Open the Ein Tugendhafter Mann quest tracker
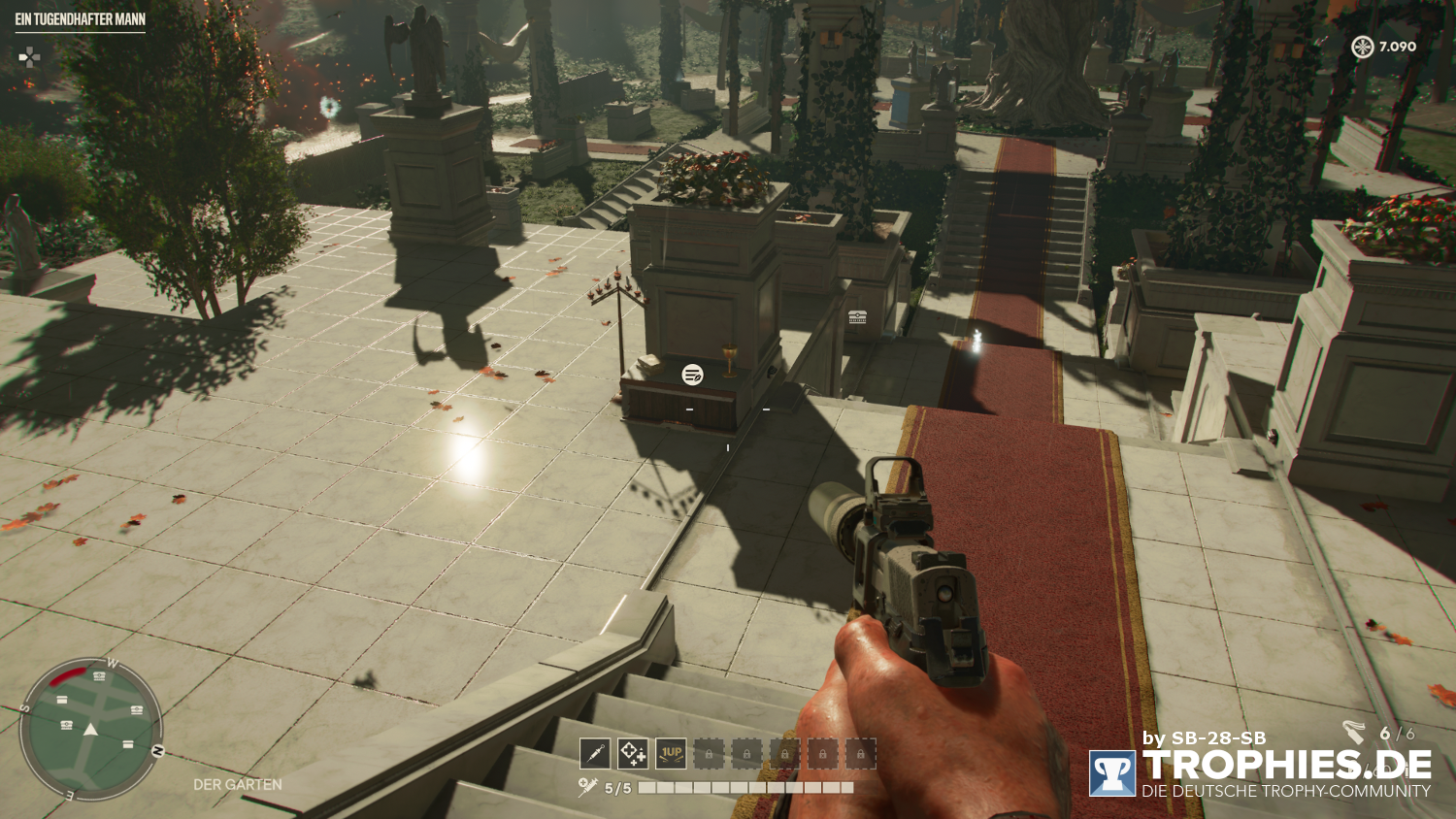1456x819 pixels. click(81, 19)
